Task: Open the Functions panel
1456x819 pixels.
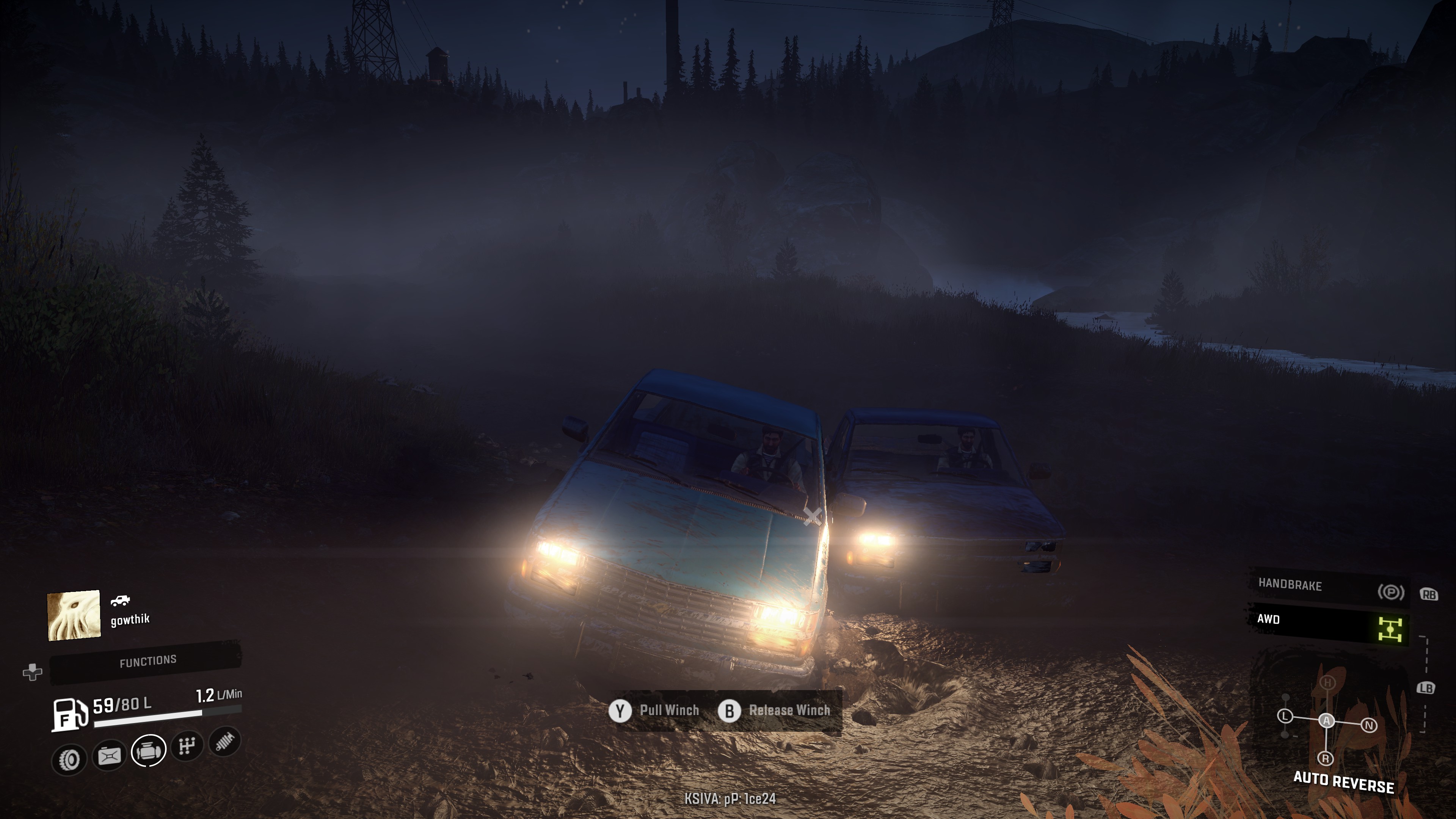Action: pyautogui.click(x=147, y=661)
